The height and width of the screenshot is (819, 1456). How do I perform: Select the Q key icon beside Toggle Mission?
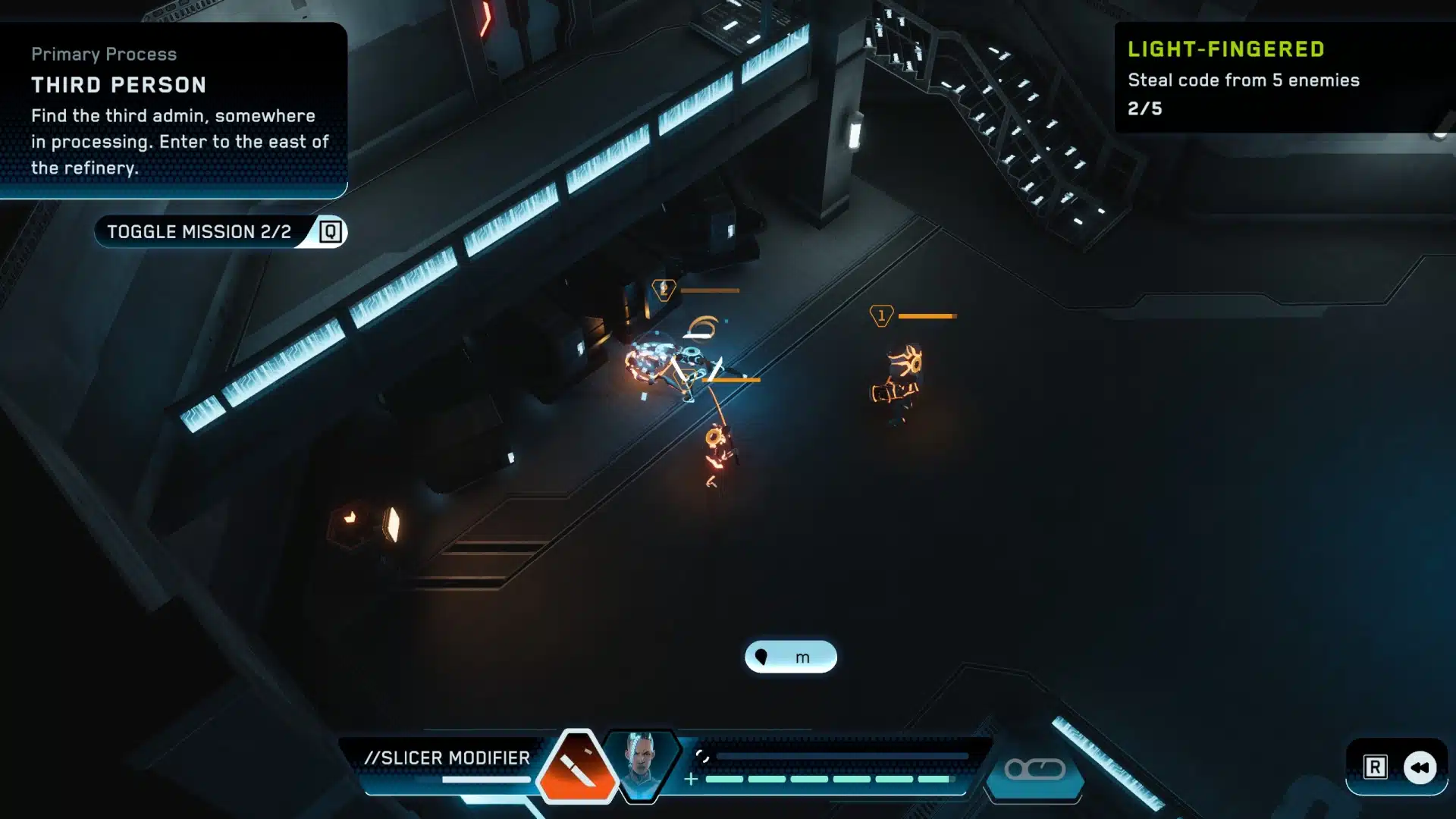click(x=331, y=231)
